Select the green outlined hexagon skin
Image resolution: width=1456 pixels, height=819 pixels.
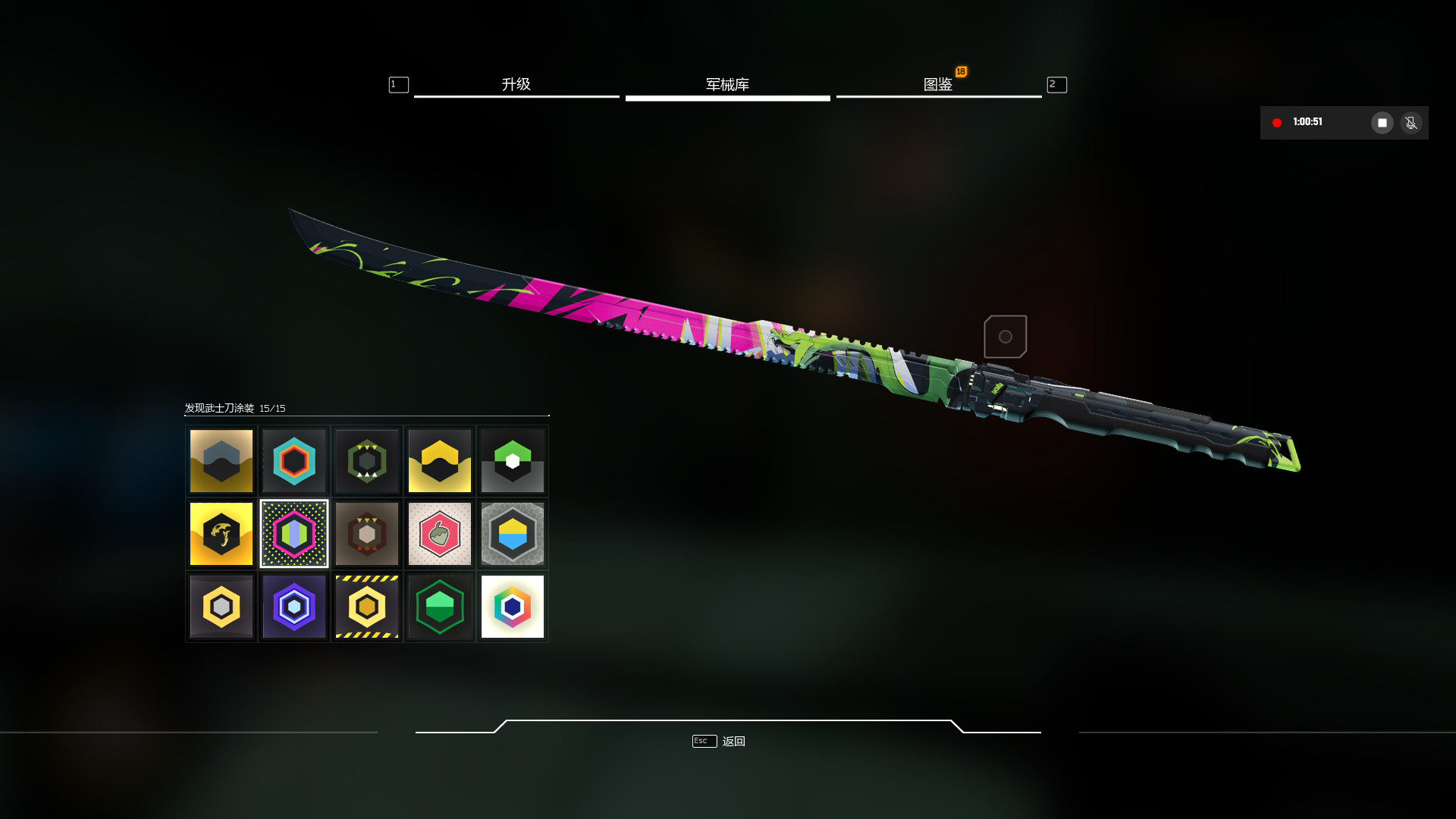[x=440, y=607]
